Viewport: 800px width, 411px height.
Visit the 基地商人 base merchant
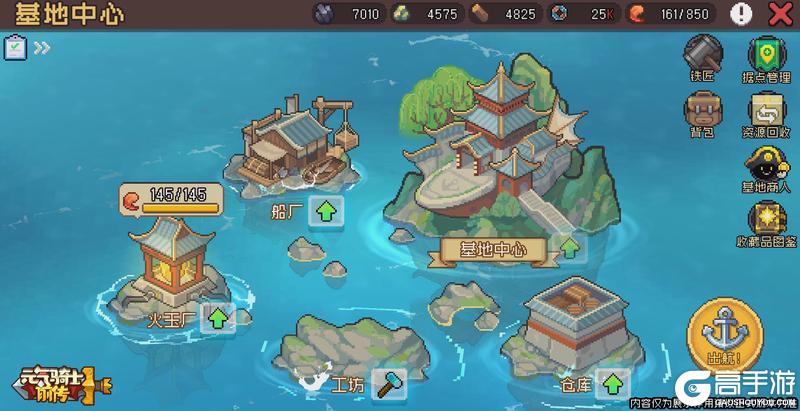[766, 167]
